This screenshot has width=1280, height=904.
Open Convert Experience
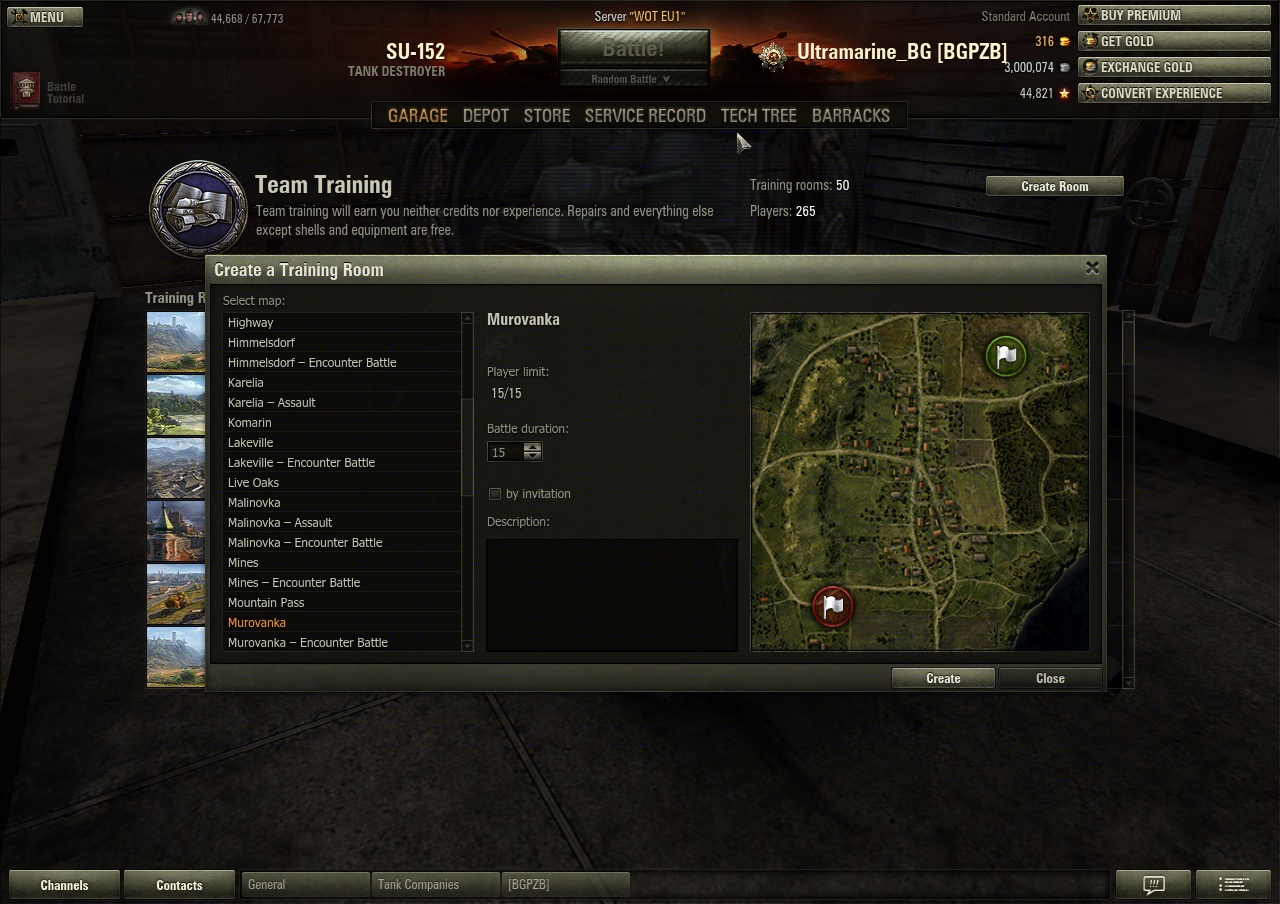(1174, 93)
